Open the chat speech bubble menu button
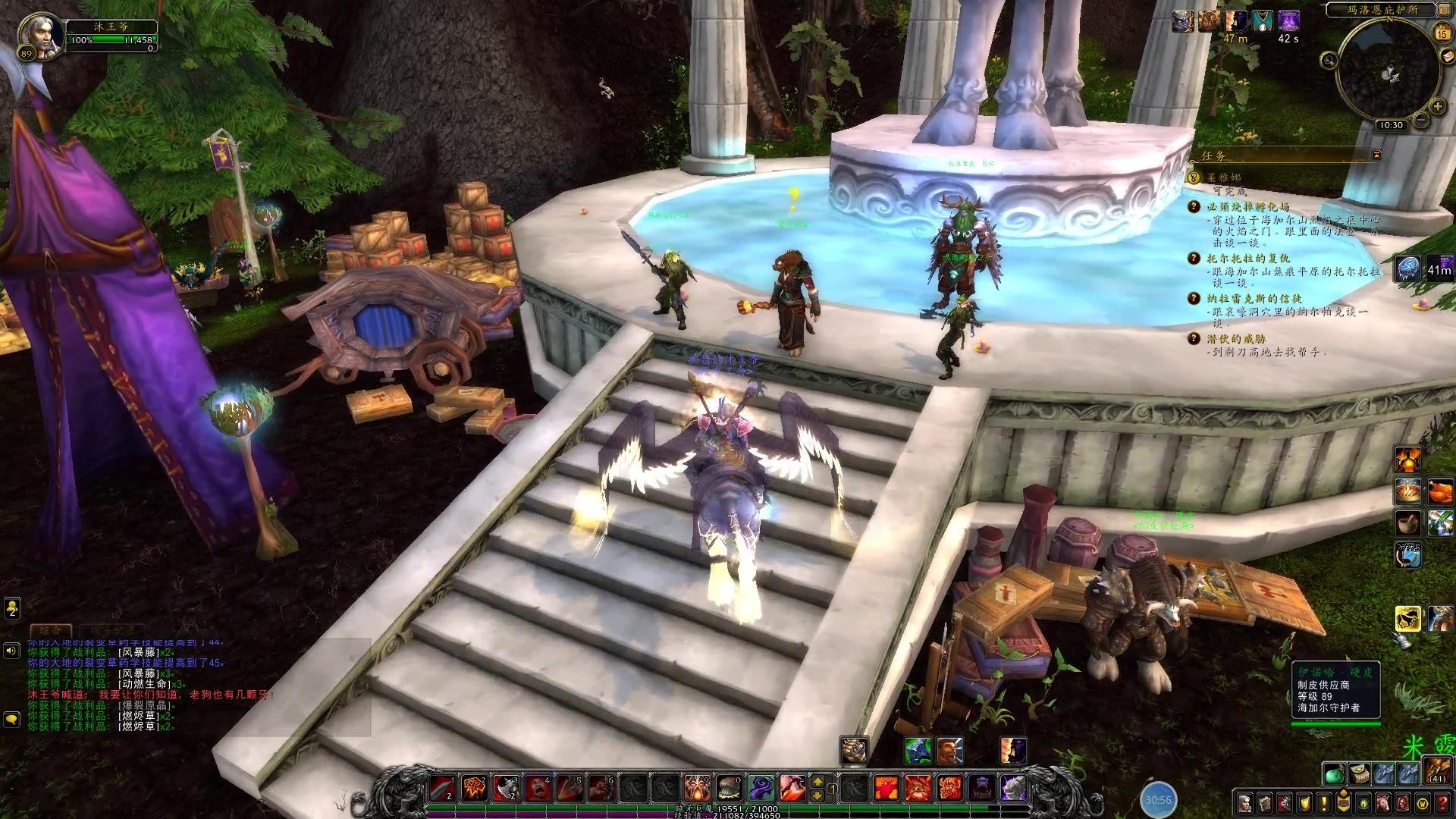This screenshot has width=1456, height=819. click(x=11, y=718)
